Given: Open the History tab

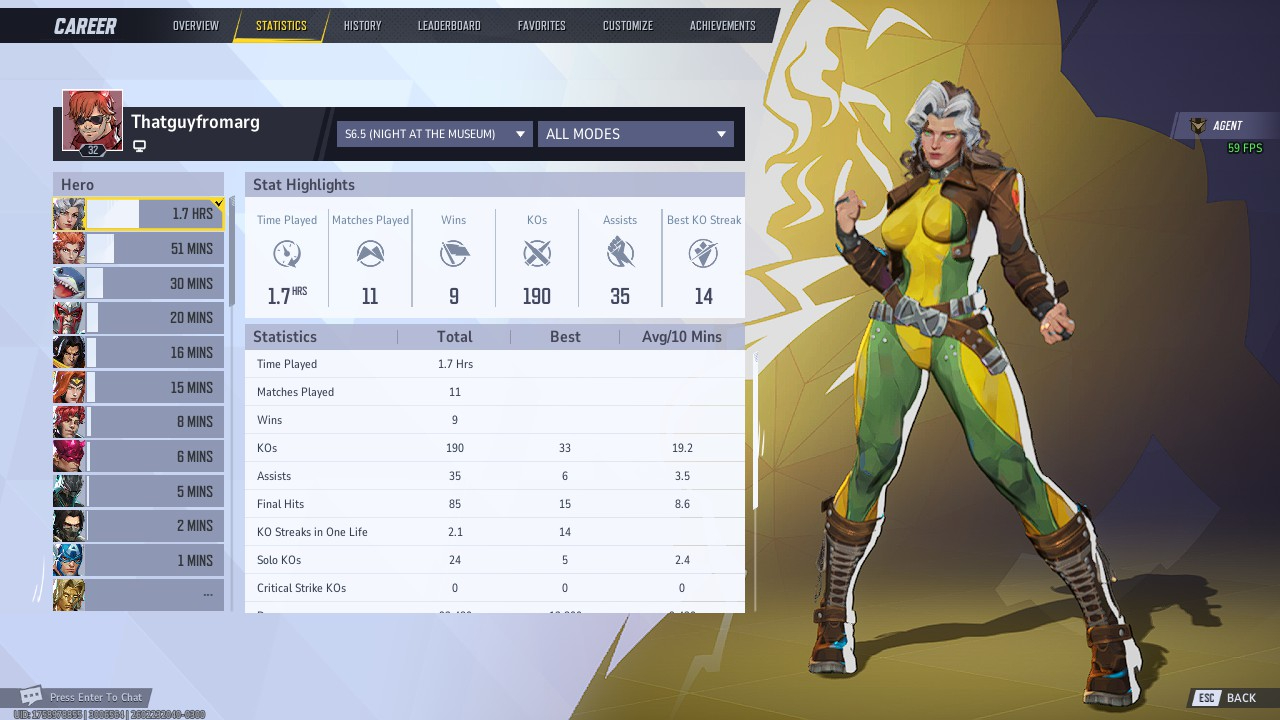Looking at the screenshot, I should pyautogui.click(x=362, y=26).
